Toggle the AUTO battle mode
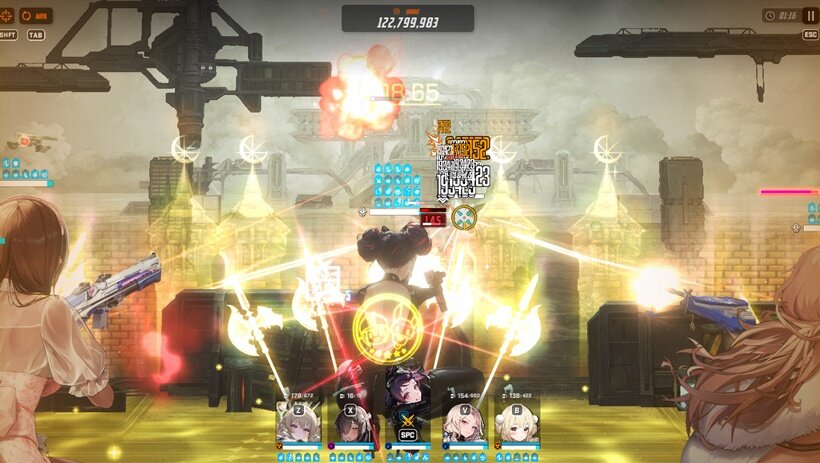The width and height of the screenshot is (820, 463). [38, 16]
